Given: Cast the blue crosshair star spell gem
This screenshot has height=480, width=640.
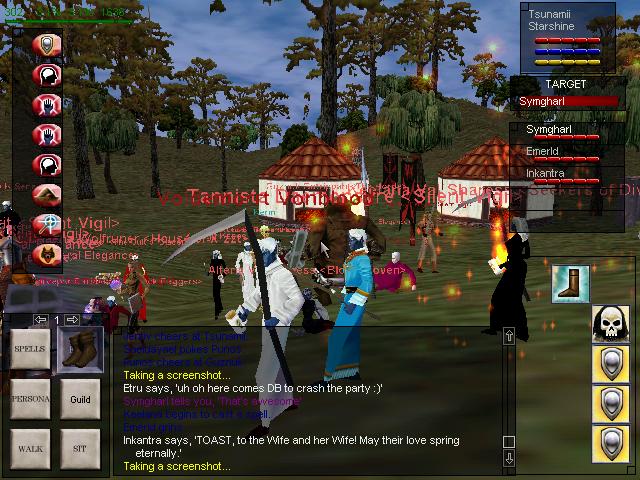Looking at the screenshot, I should 47,224.
